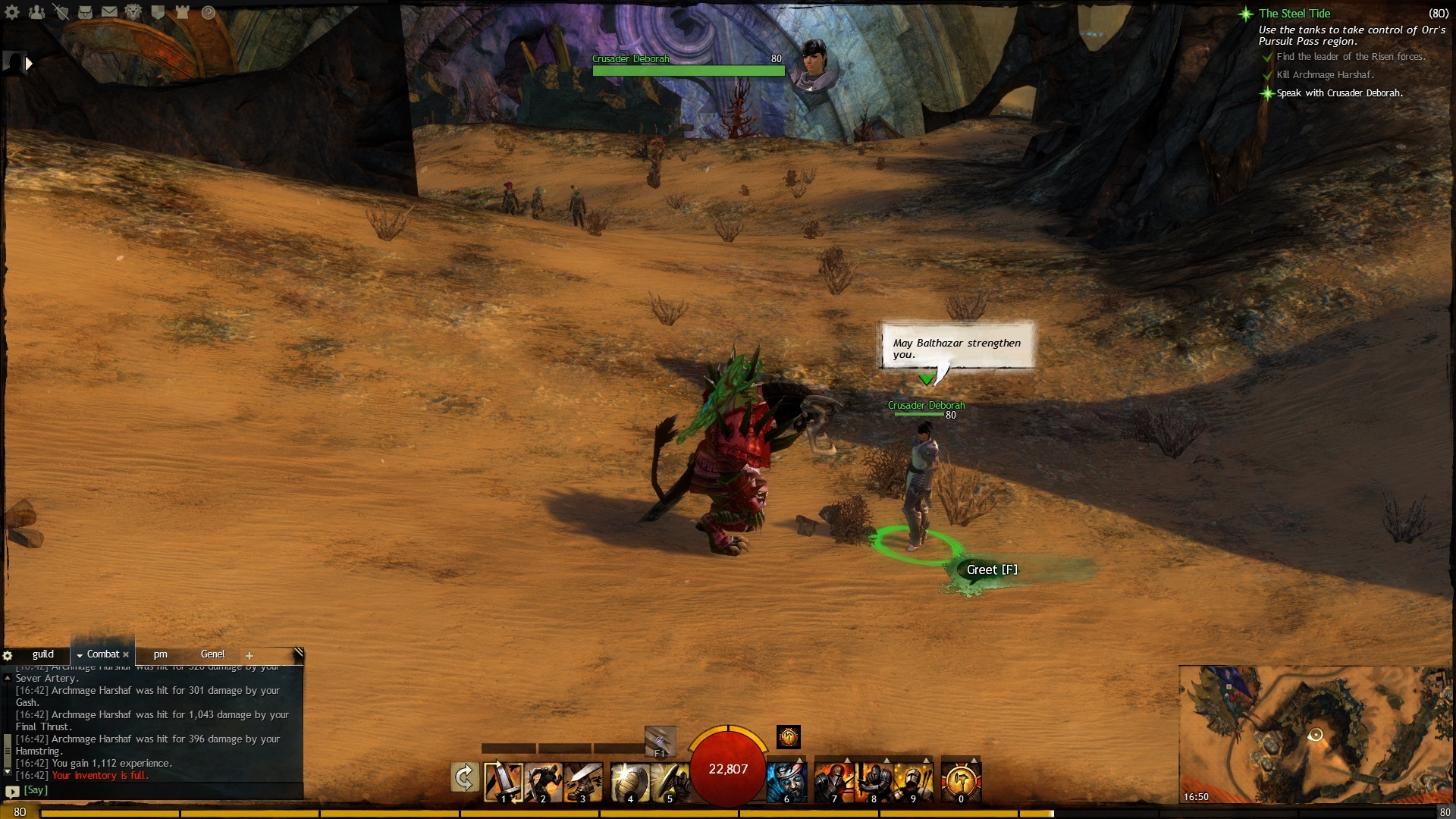Open the mail envelope icon
1456x819 pixels.
109,12
